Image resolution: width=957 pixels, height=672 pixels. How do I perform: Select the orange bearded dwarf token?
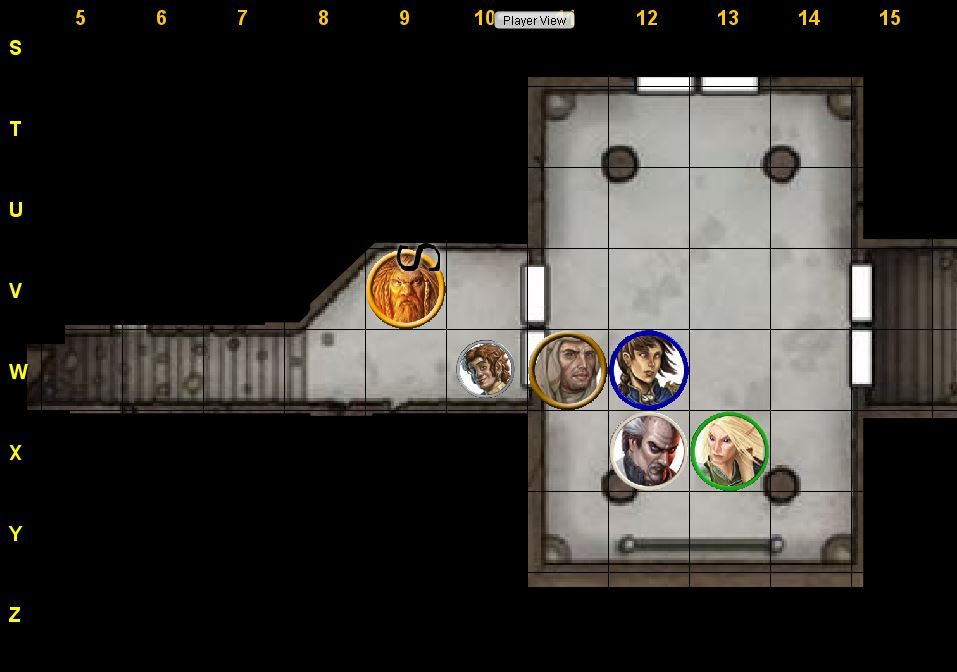click(x=405, y=288)
